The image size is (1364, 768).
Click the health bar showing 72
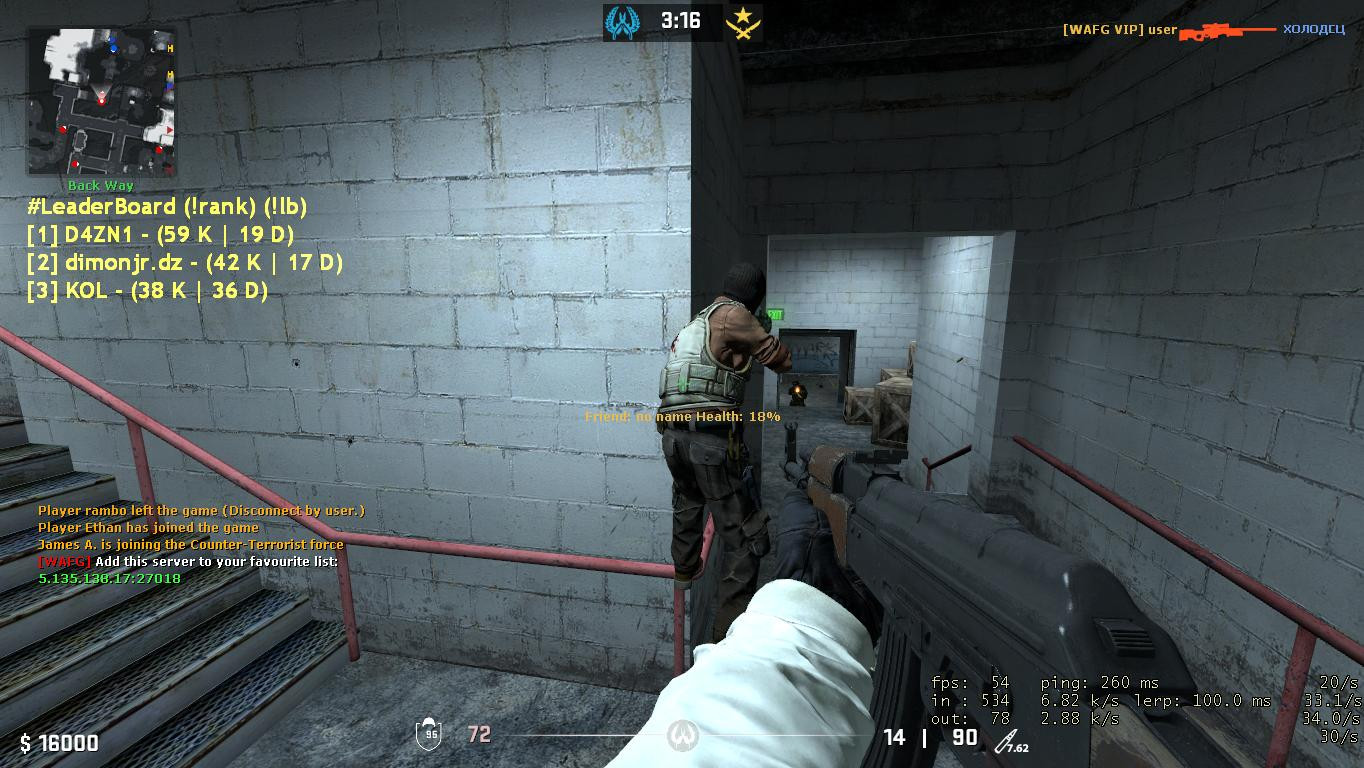click(480, 733)
